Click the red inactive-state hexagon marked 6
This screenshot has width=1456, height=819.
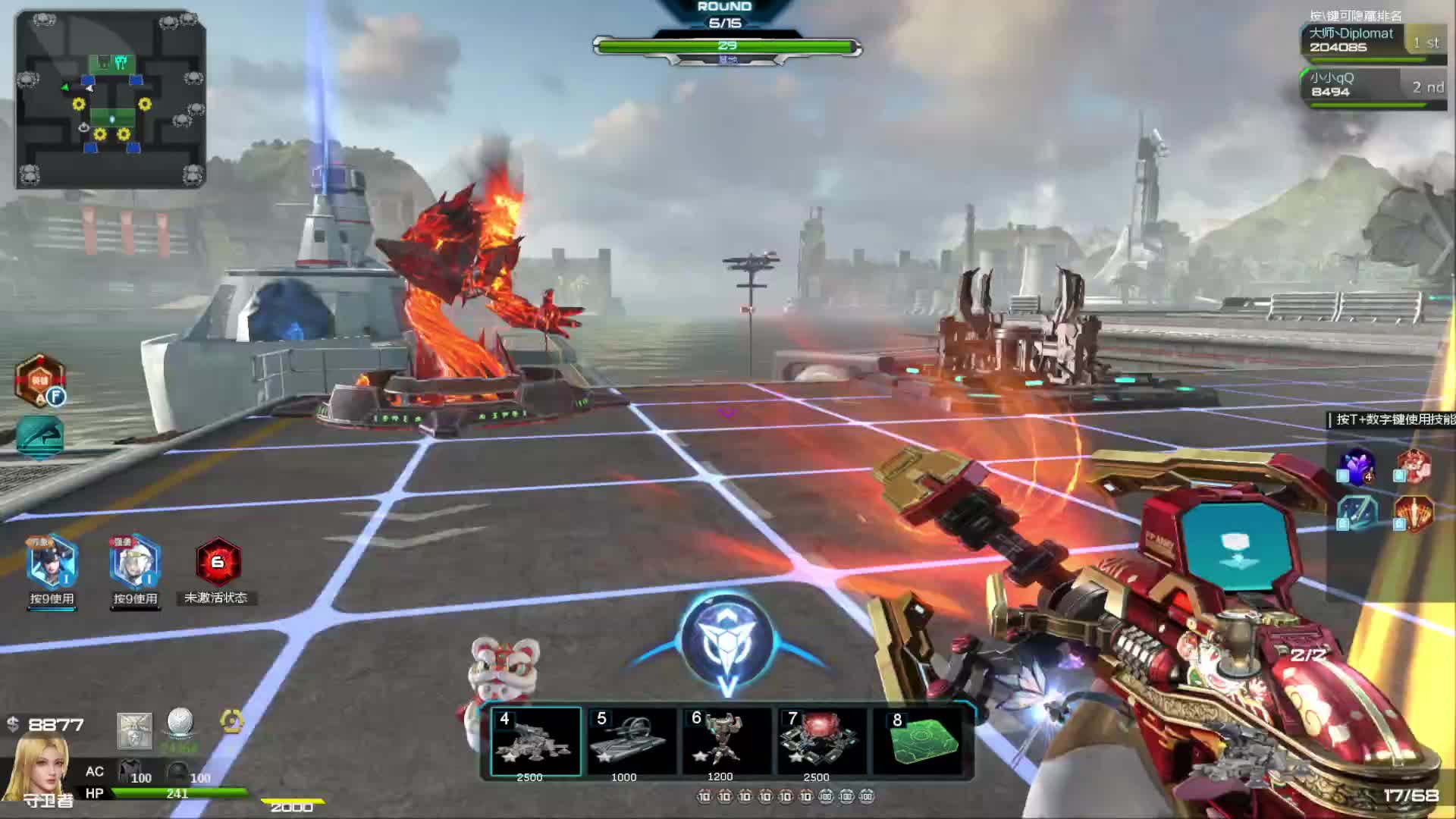[218, 563]
